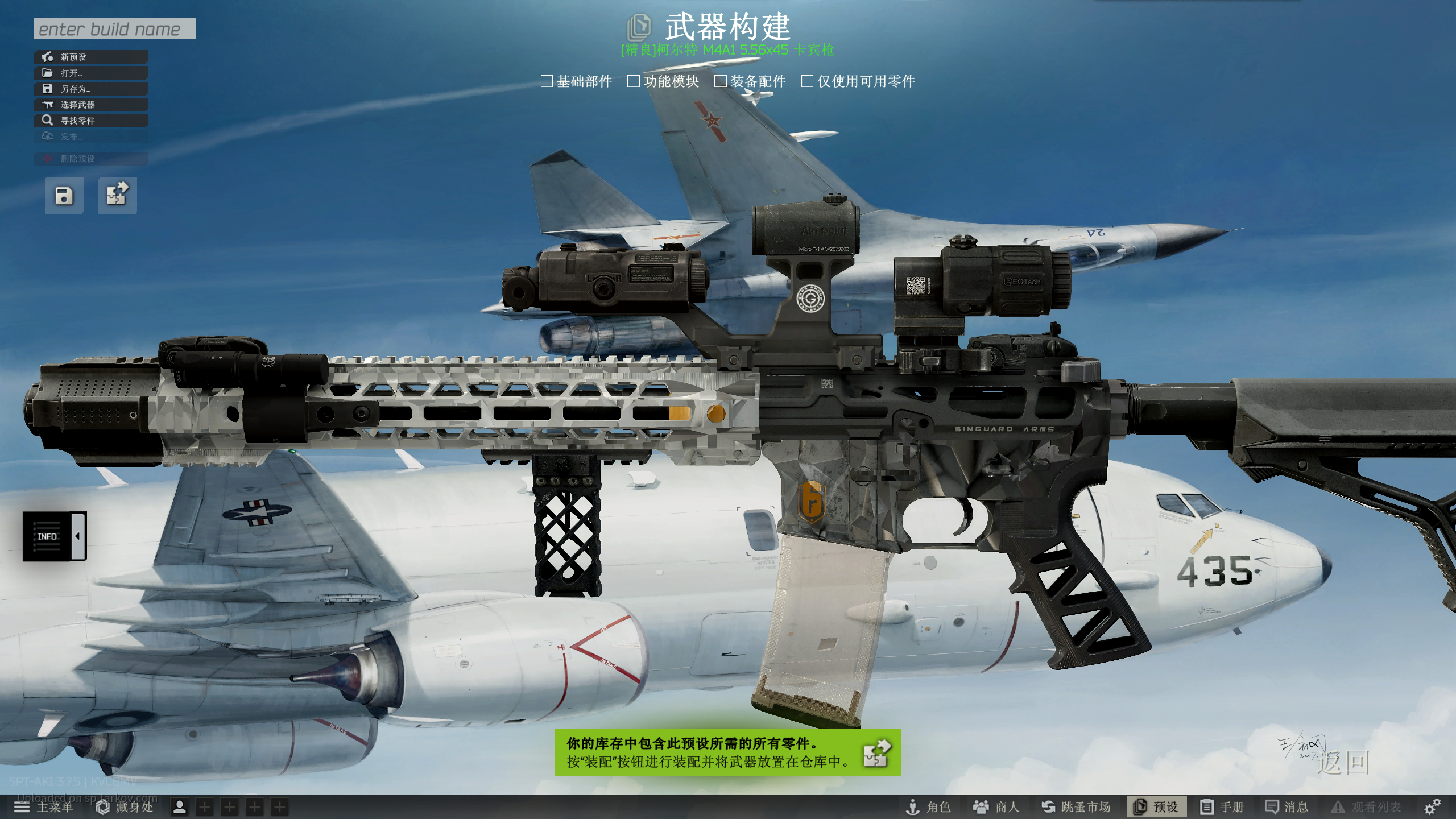Click the floppy disk save button
Image resolution: width=1456 pixels, height=819 pixels.
(x=64, y=196)
